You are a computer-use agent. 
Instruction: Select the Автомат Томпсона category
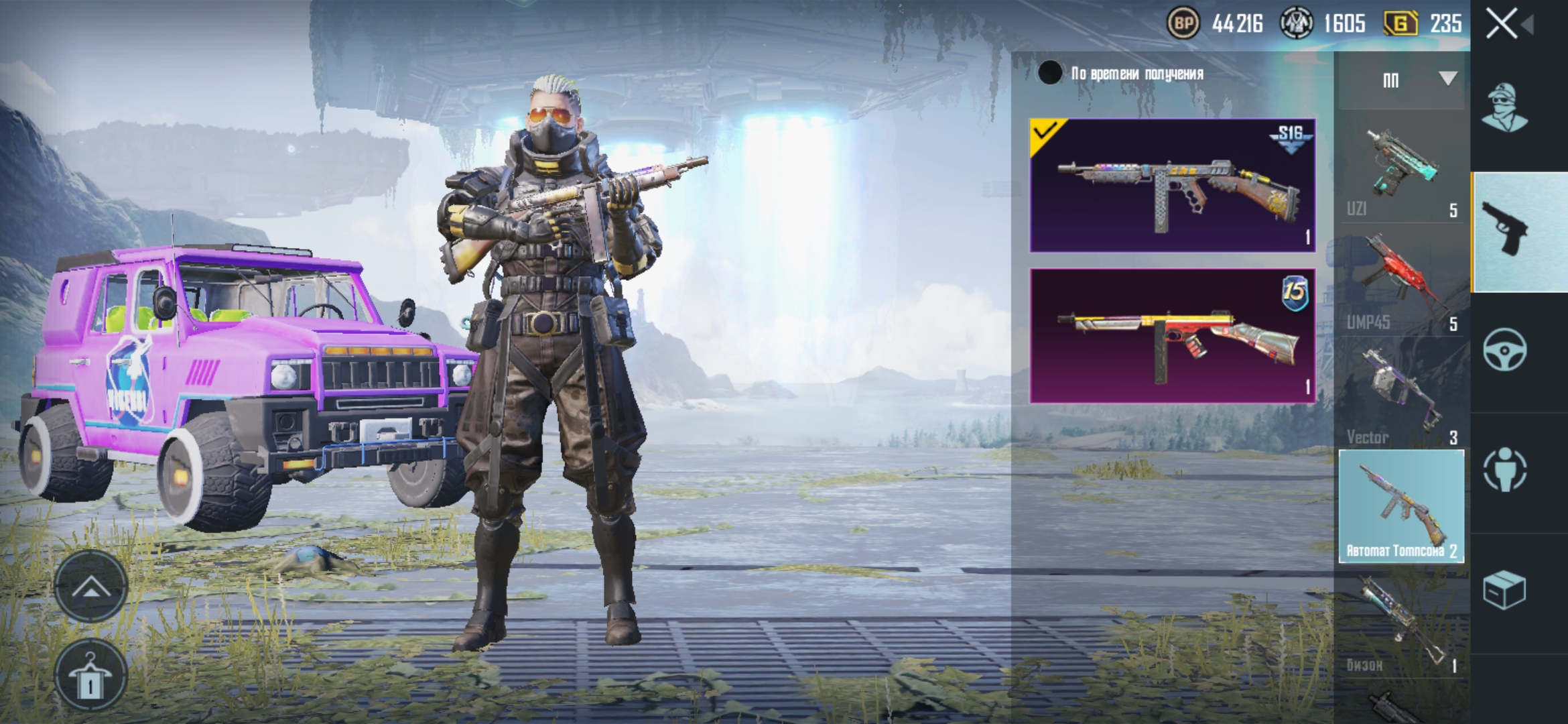pyautogui.click(x=1401, y=506)
